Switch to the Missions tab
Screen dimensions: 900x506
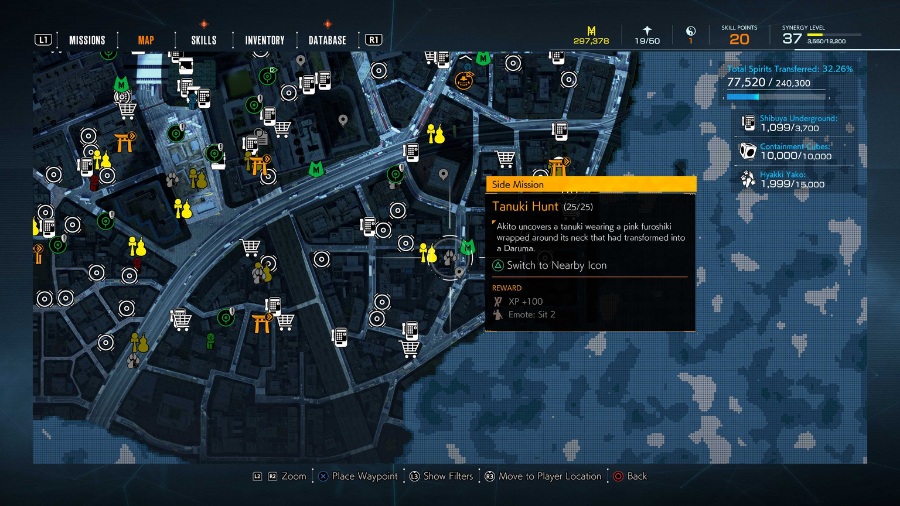pyautogui.click(x=87, y=40)
